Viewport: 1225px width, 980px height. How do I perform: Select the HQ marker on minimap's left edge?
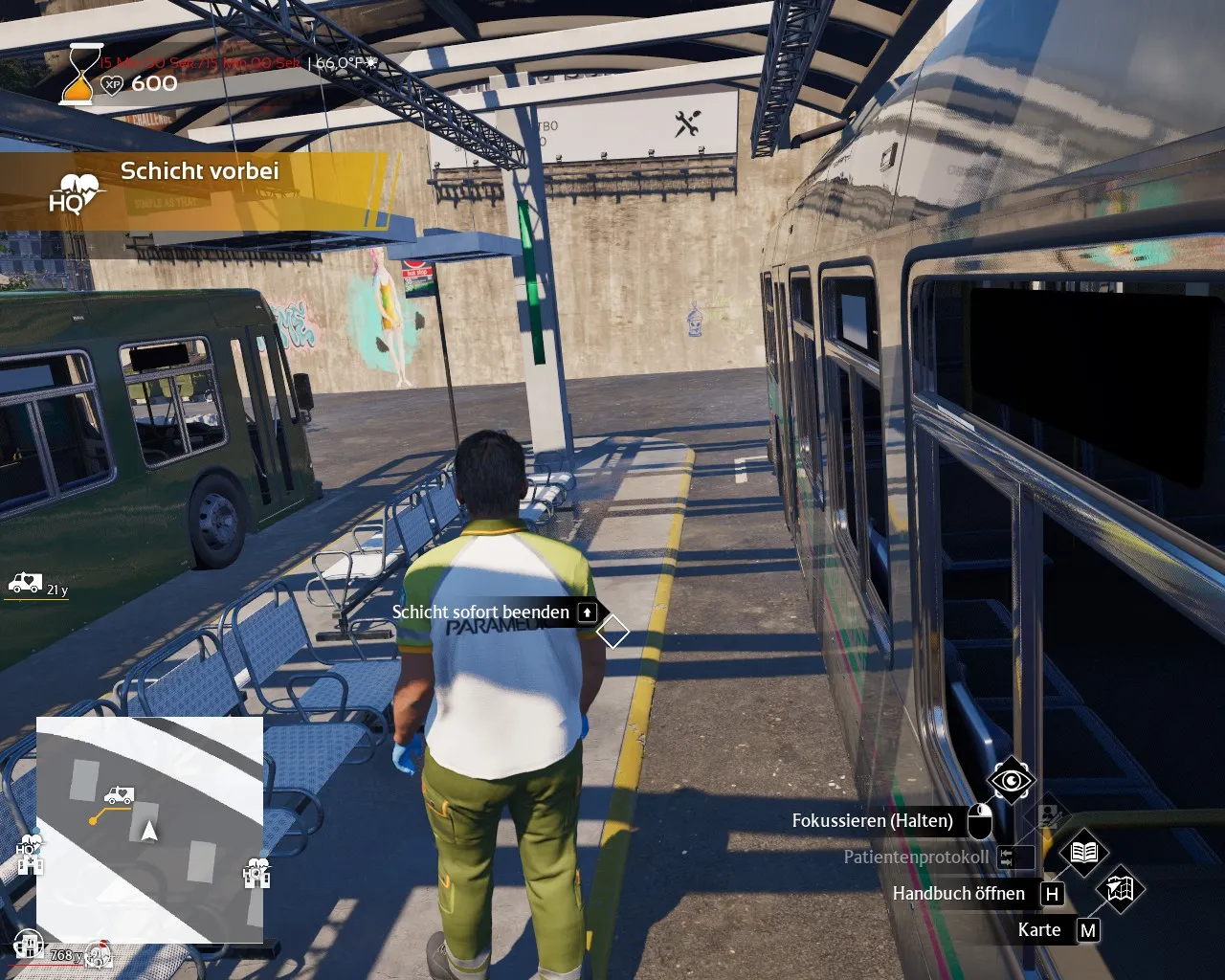(30, 857)
